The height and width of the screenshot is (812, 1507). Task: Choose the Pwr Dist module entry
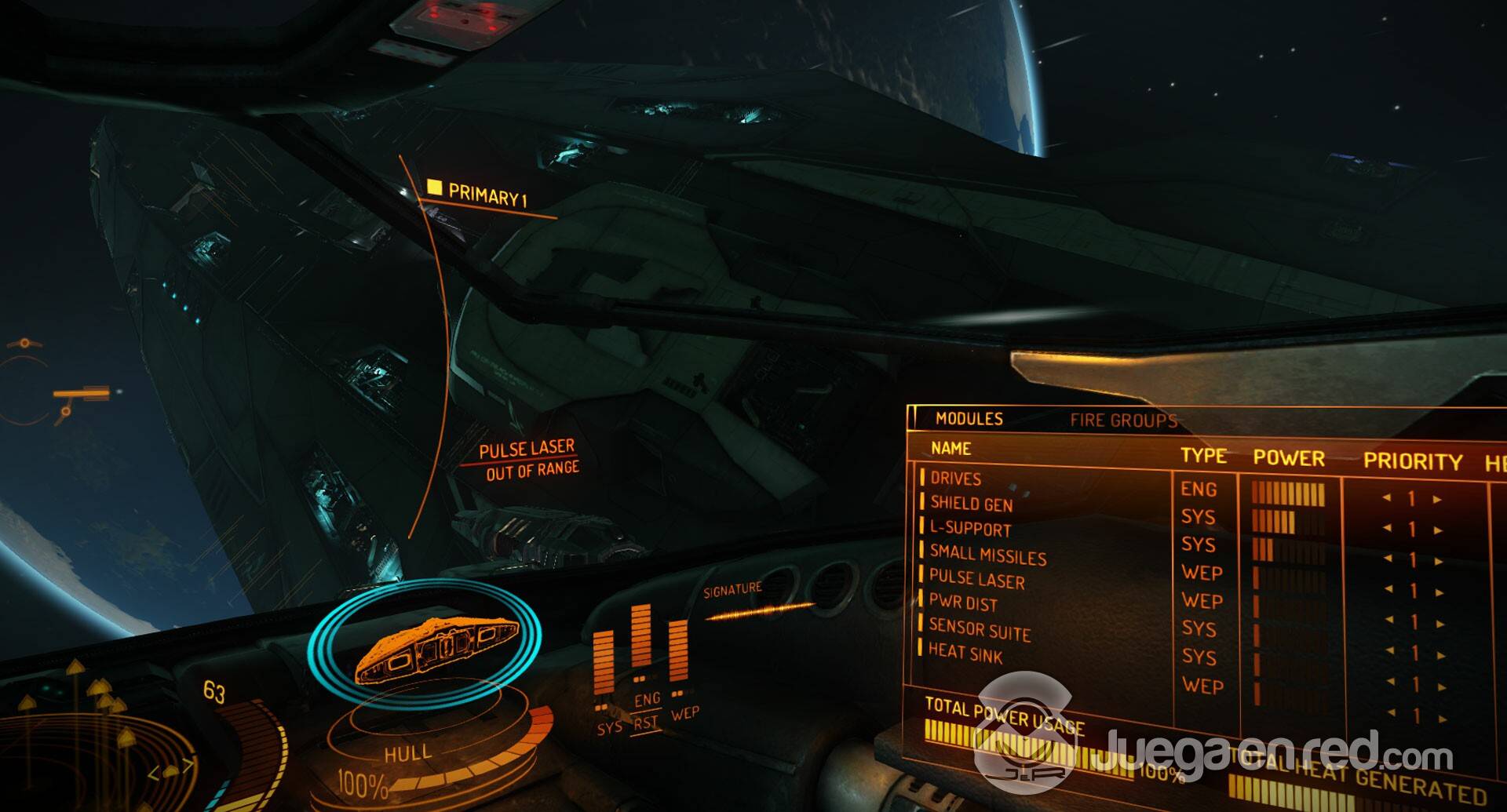coord(963,603)
